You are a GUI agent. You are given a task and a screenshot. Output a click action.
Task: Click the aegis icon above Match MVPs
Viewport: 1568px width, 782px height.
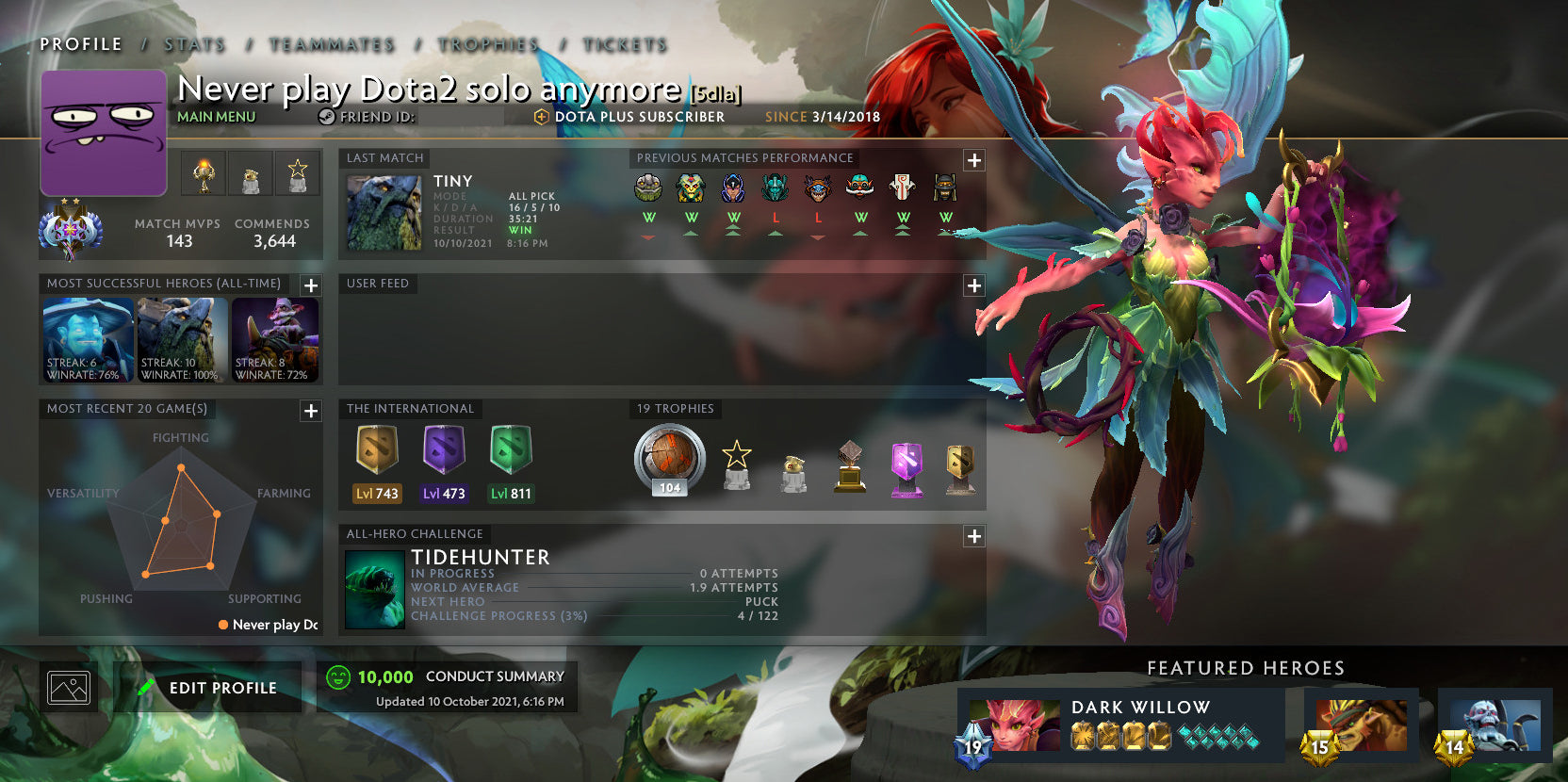(x=203, y=173)
